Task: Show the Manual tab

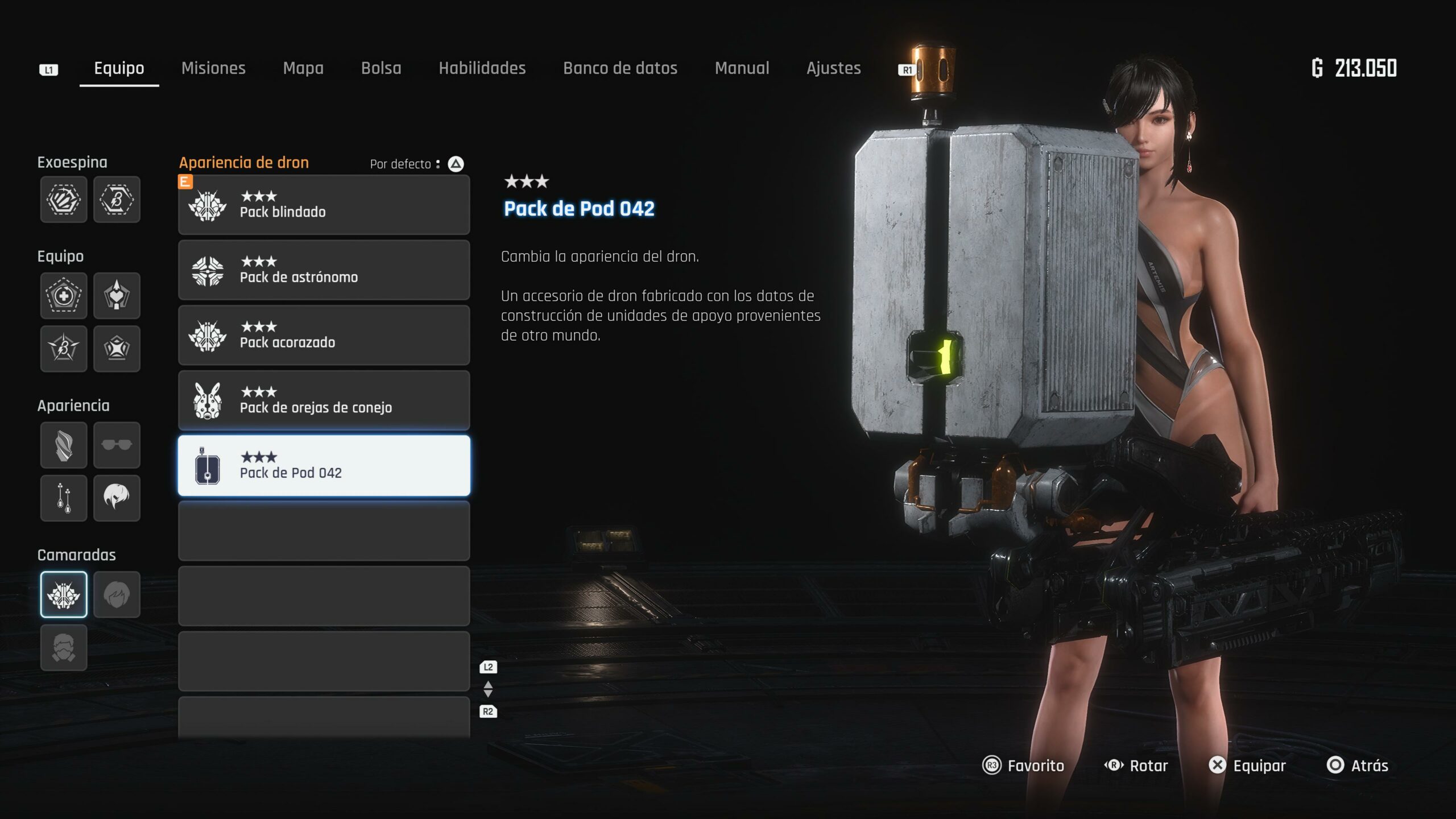Action: tap(742, 68)
